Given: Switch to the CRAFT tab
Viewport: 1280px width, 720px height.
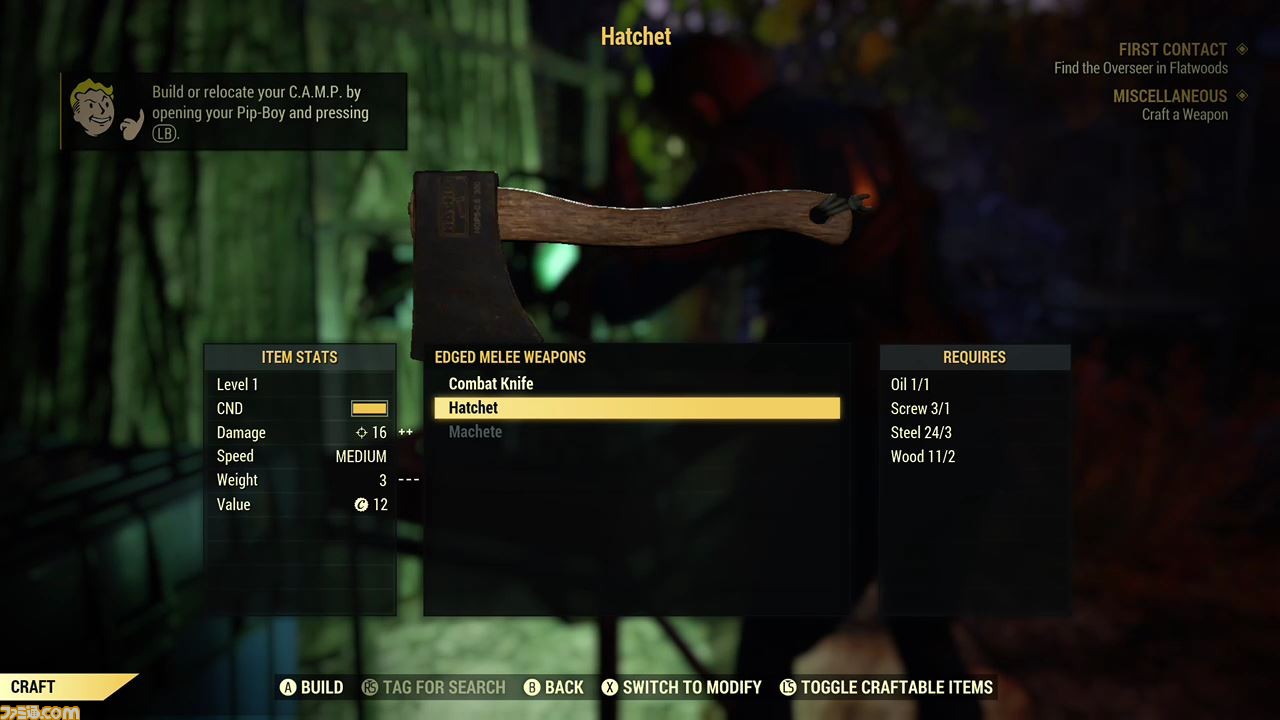Looking at the screenshot, I should click(33, 686).
